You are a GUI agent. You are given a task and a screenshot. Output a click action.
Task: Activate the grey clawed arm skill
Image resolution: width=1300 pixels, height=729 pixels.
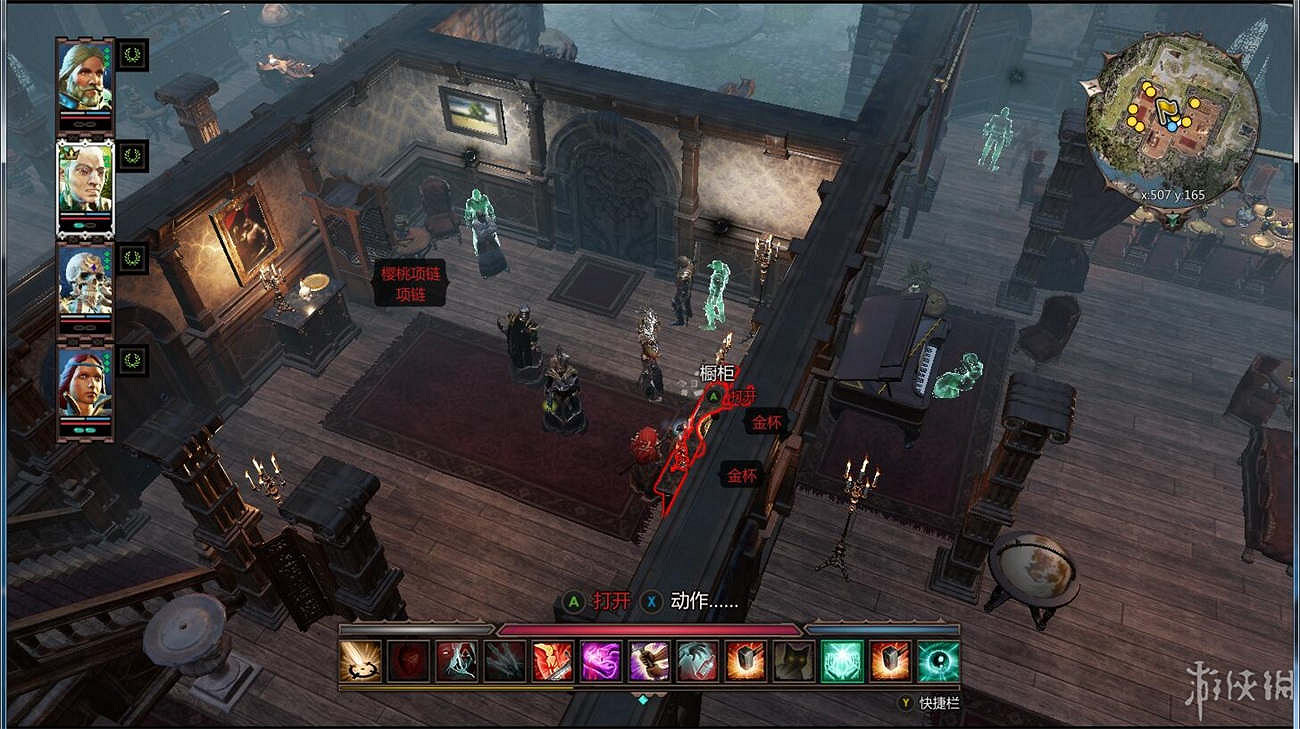pos(697,661)
